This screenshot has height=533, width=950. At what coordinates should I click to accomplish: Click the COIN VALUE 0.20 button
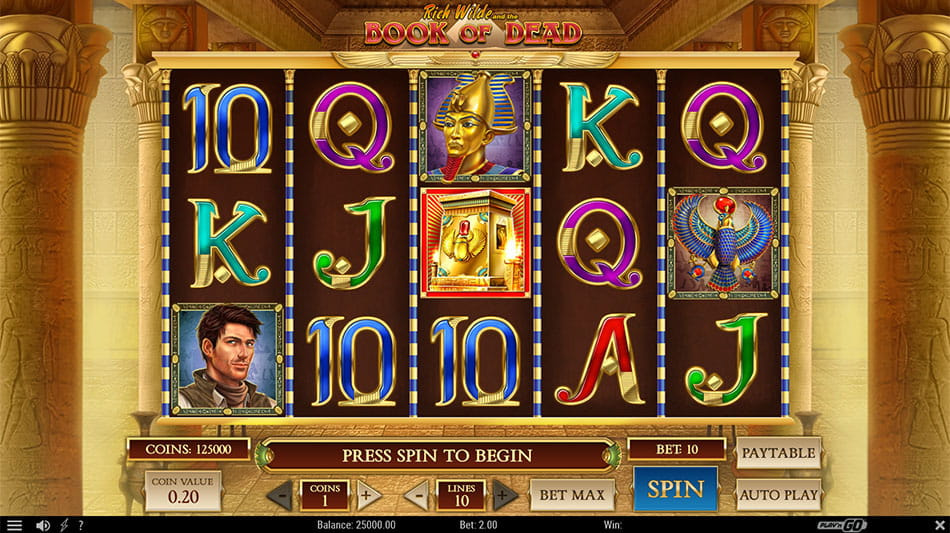tap(183, 491)
